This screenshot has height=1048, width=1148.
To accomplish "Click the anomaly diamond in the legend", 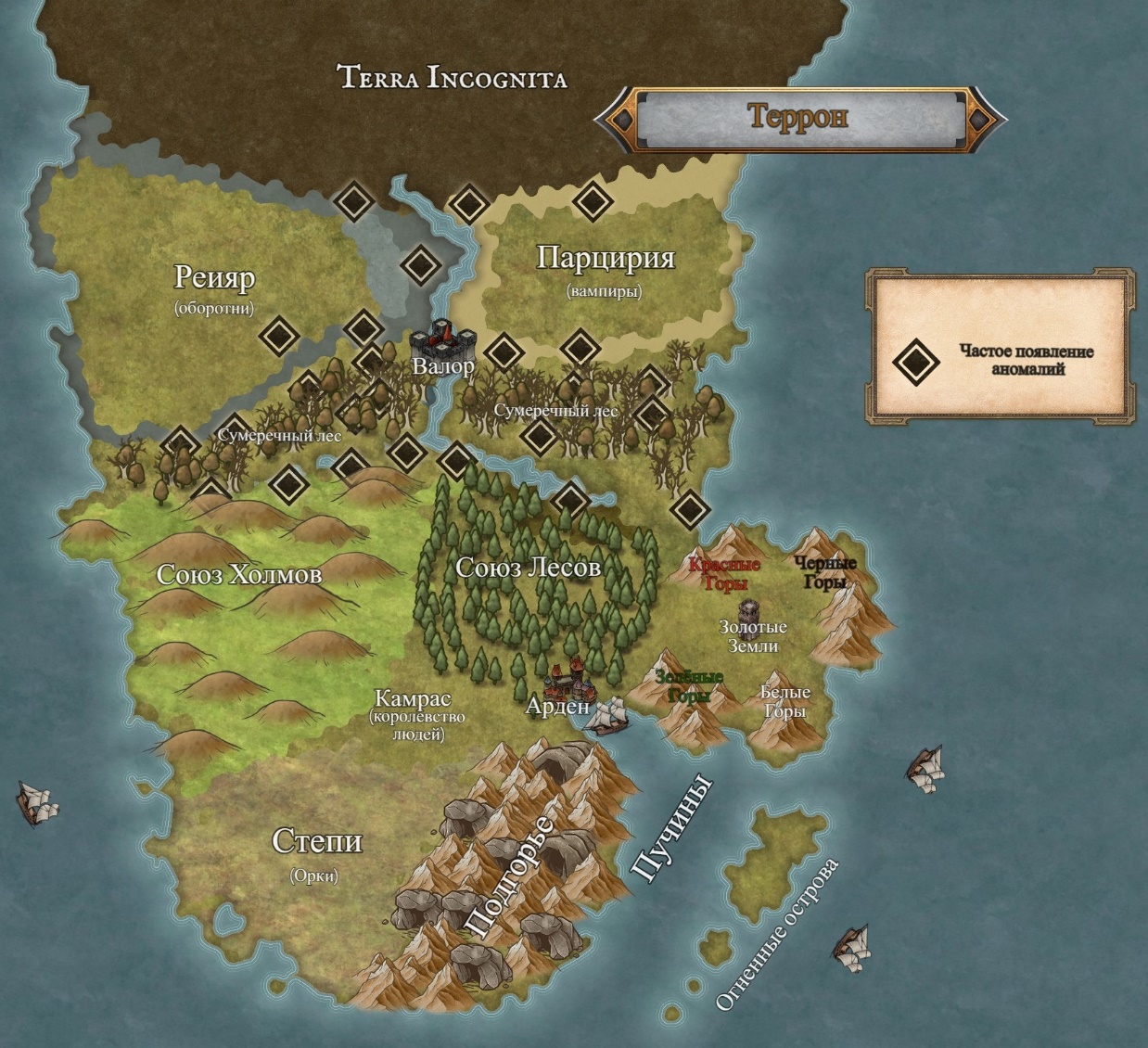I will [x=916, y=361].
